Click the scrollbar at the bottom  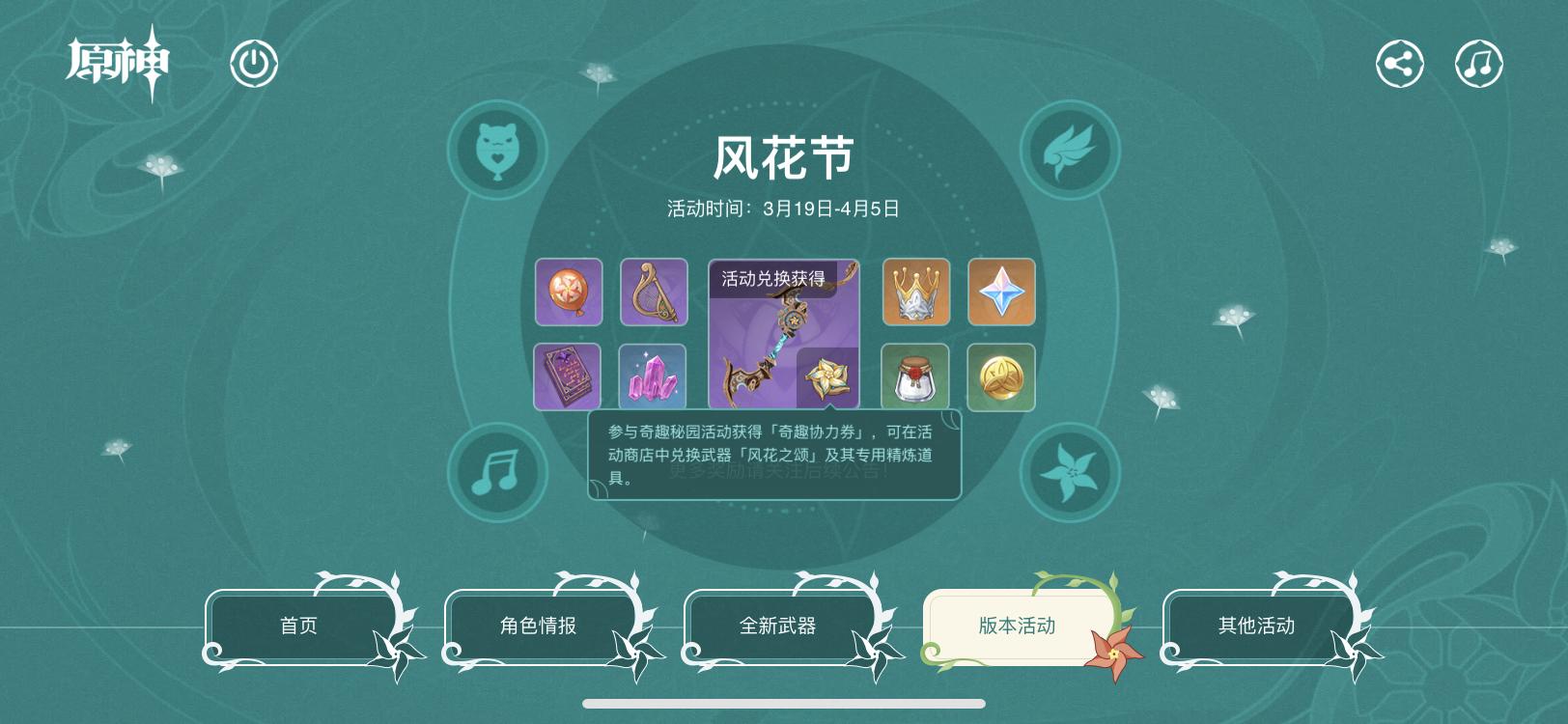[784, 702]
